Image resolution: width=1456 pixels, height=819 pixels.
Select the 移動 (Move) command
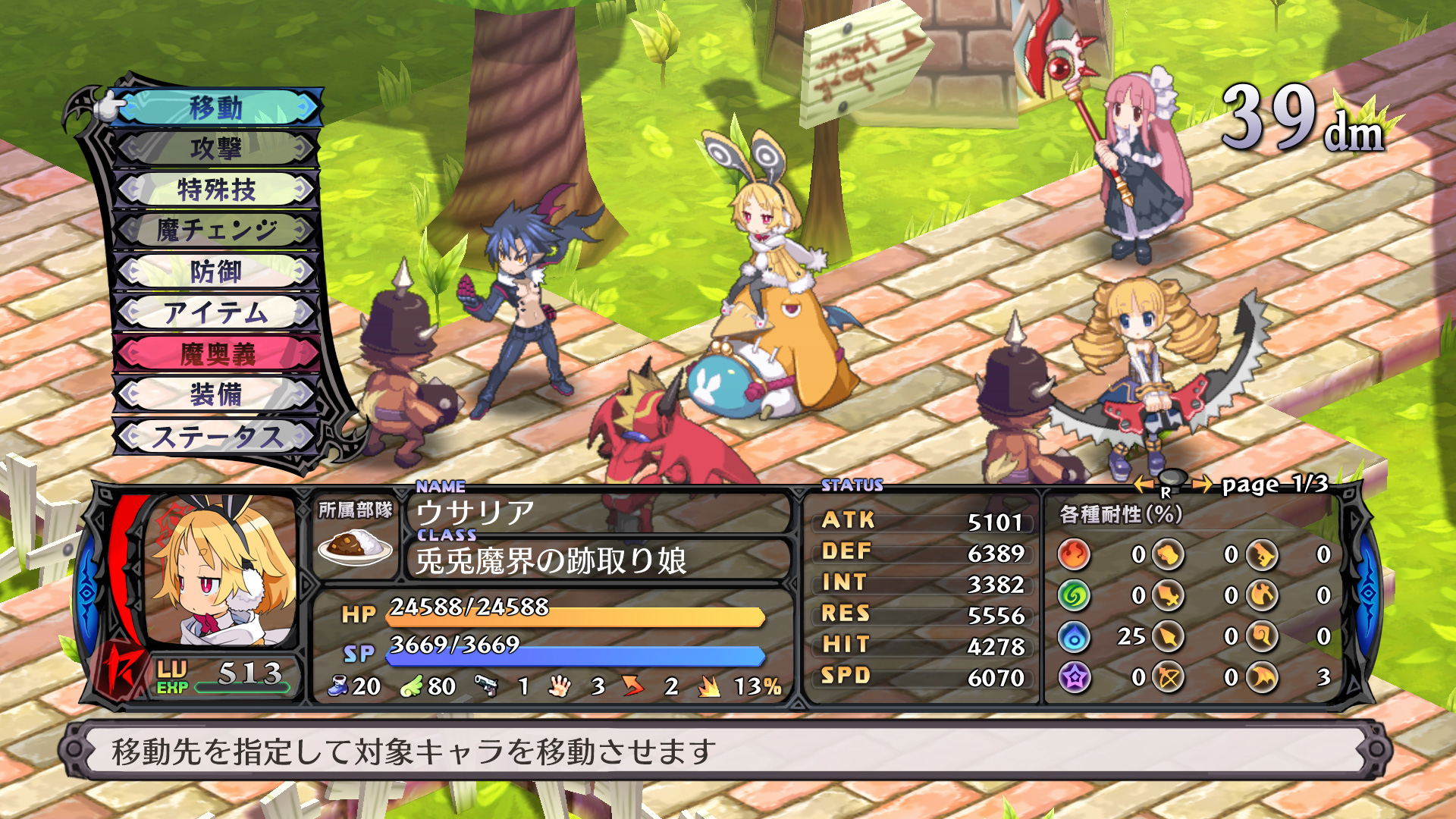point(217,108)
